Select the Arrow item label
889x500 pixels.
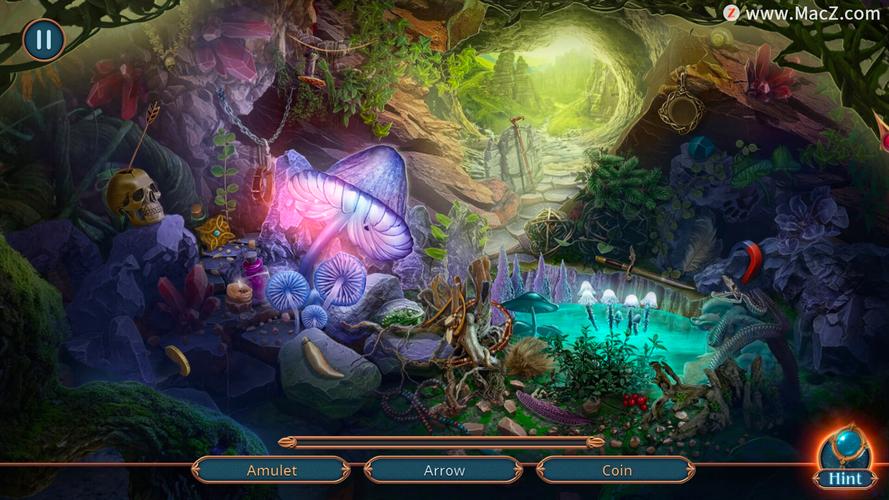443,470
